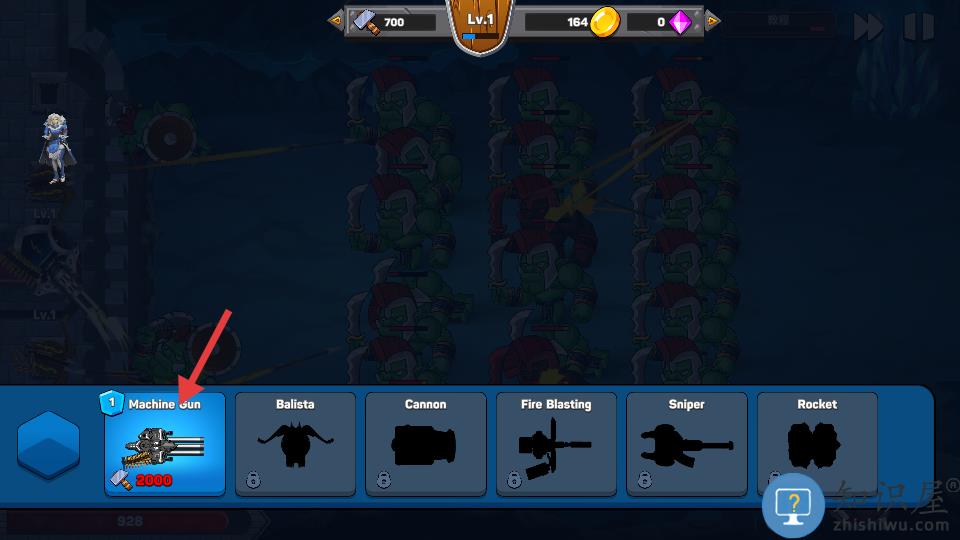Choose the locked Balista card
The width and height of the screenshot is (960, 540).
click(295, 443)
